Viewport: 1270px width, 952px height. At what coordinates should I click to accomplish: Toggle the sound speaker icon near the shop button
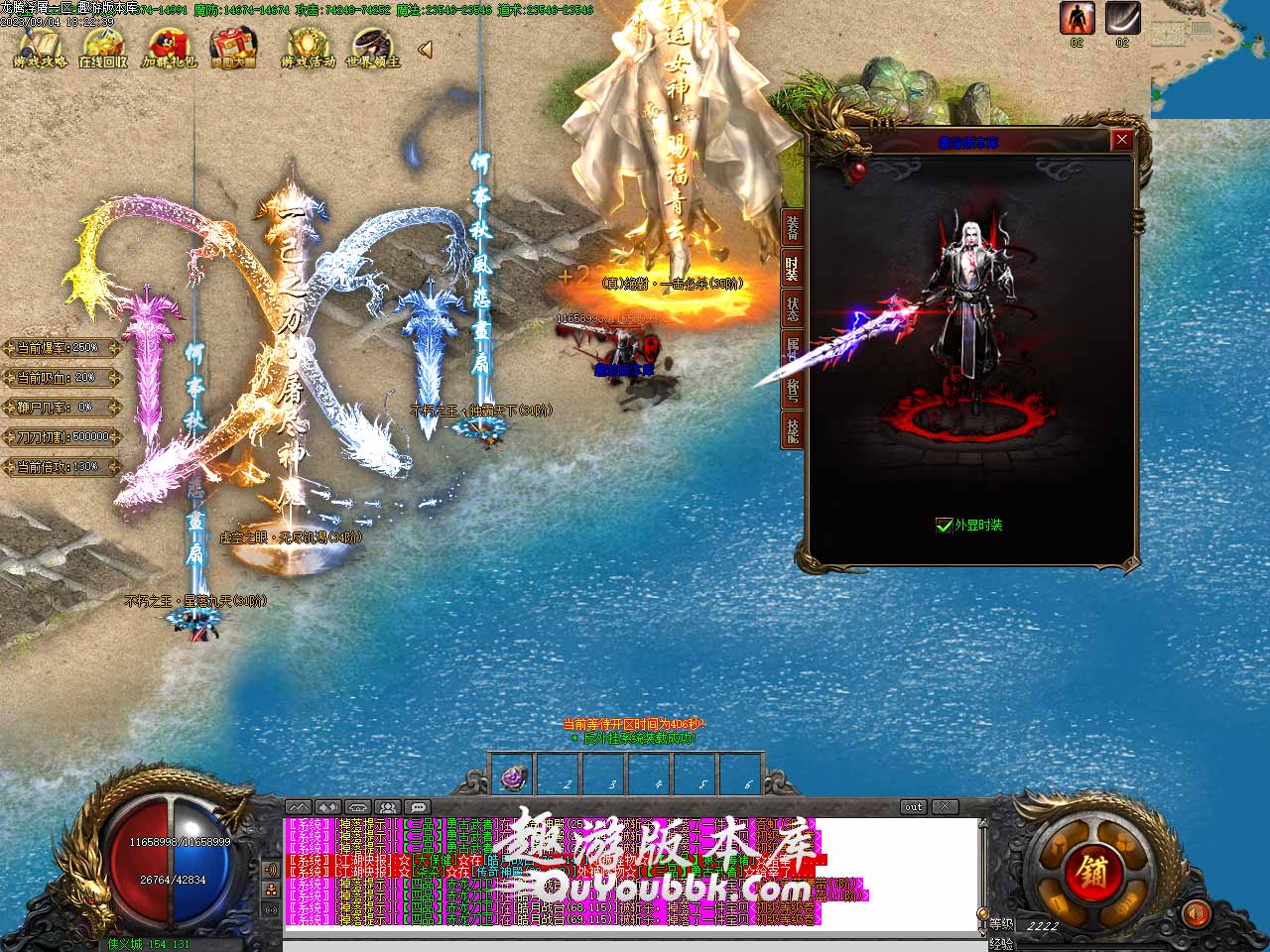coord(1198,912)
